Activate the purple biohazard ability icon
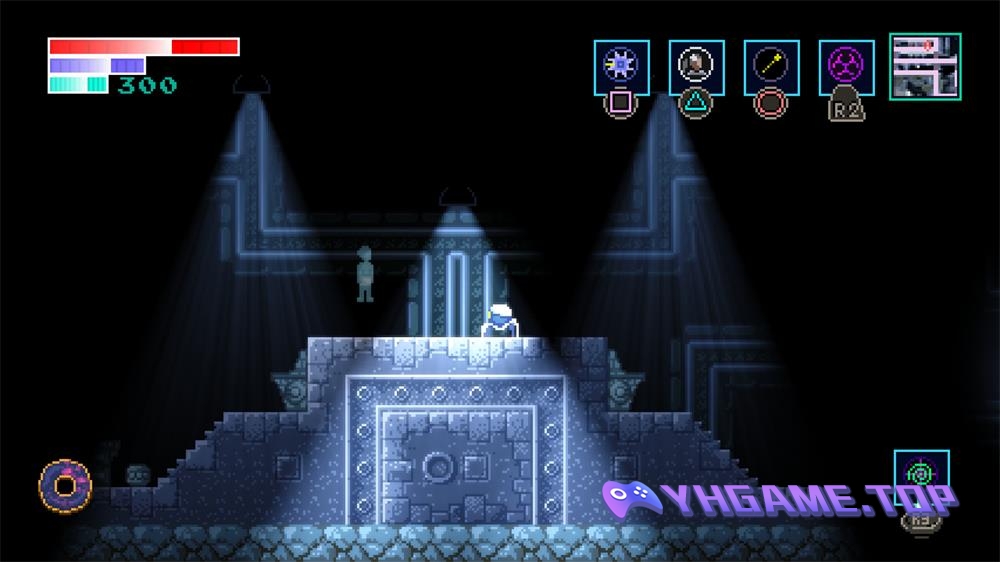 846,67
